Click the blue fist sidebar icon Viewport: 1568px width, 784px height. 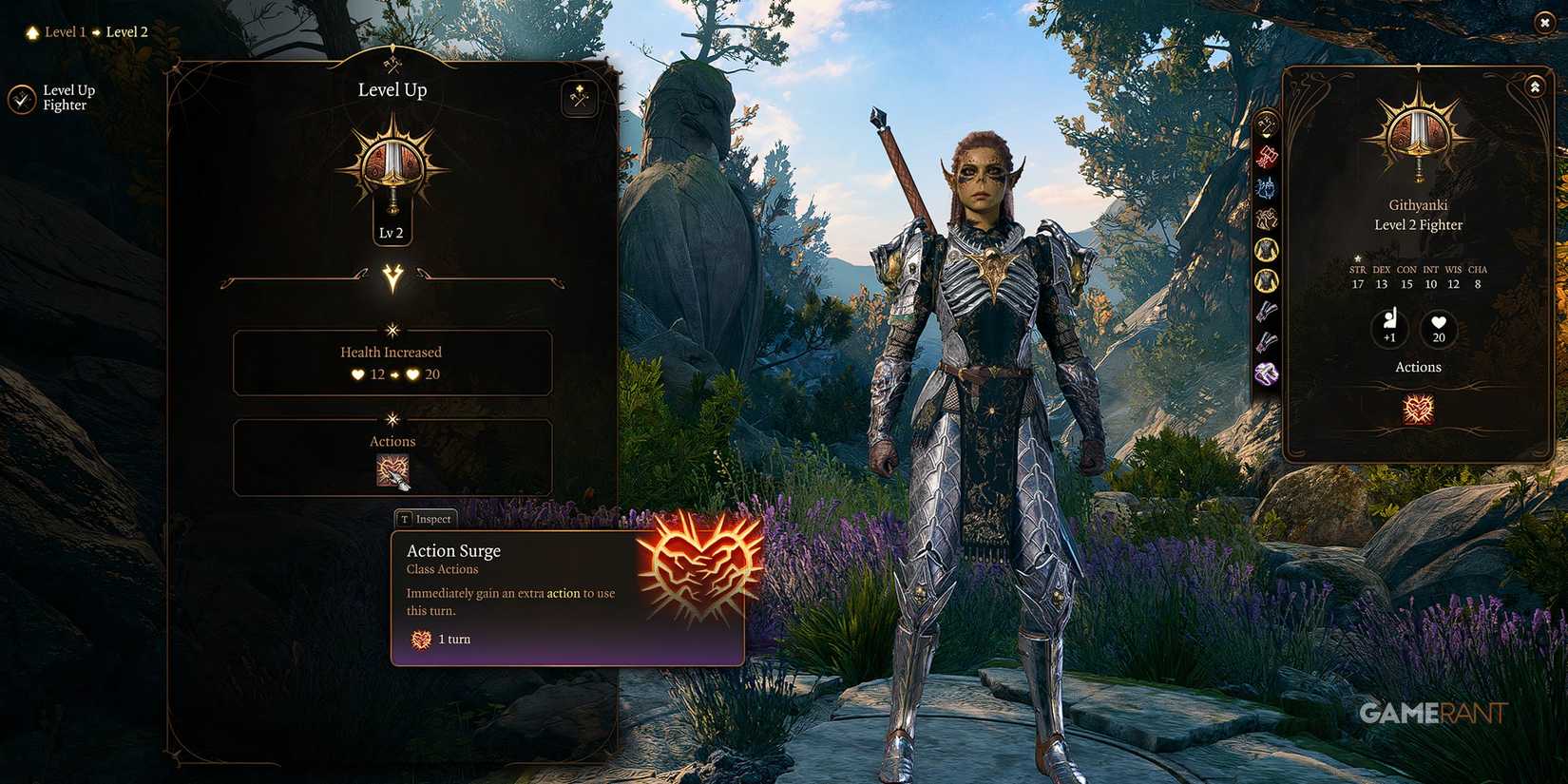[1267, 186]
